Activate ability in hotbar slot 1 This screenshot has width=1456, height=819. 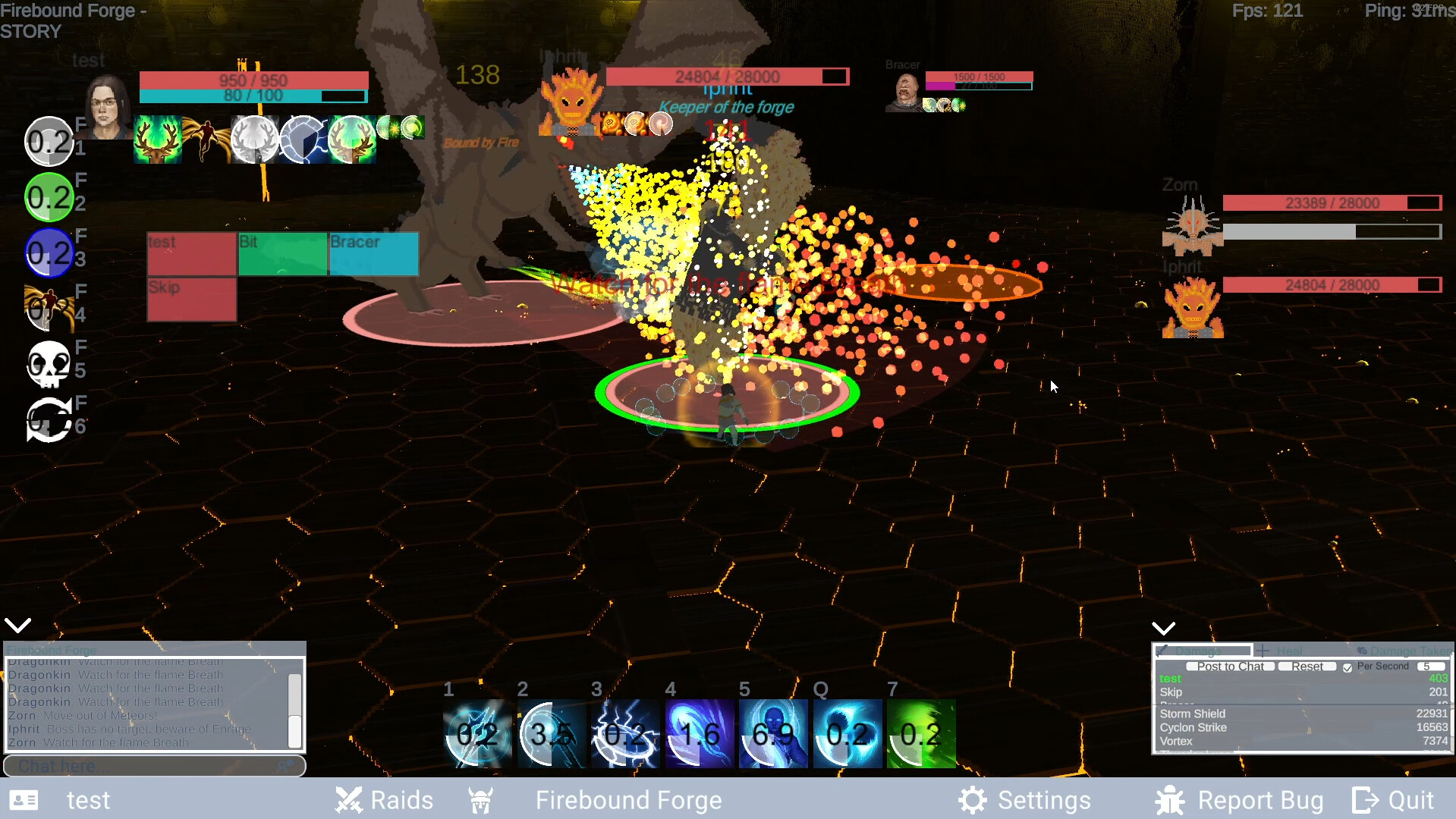point(478,733)
